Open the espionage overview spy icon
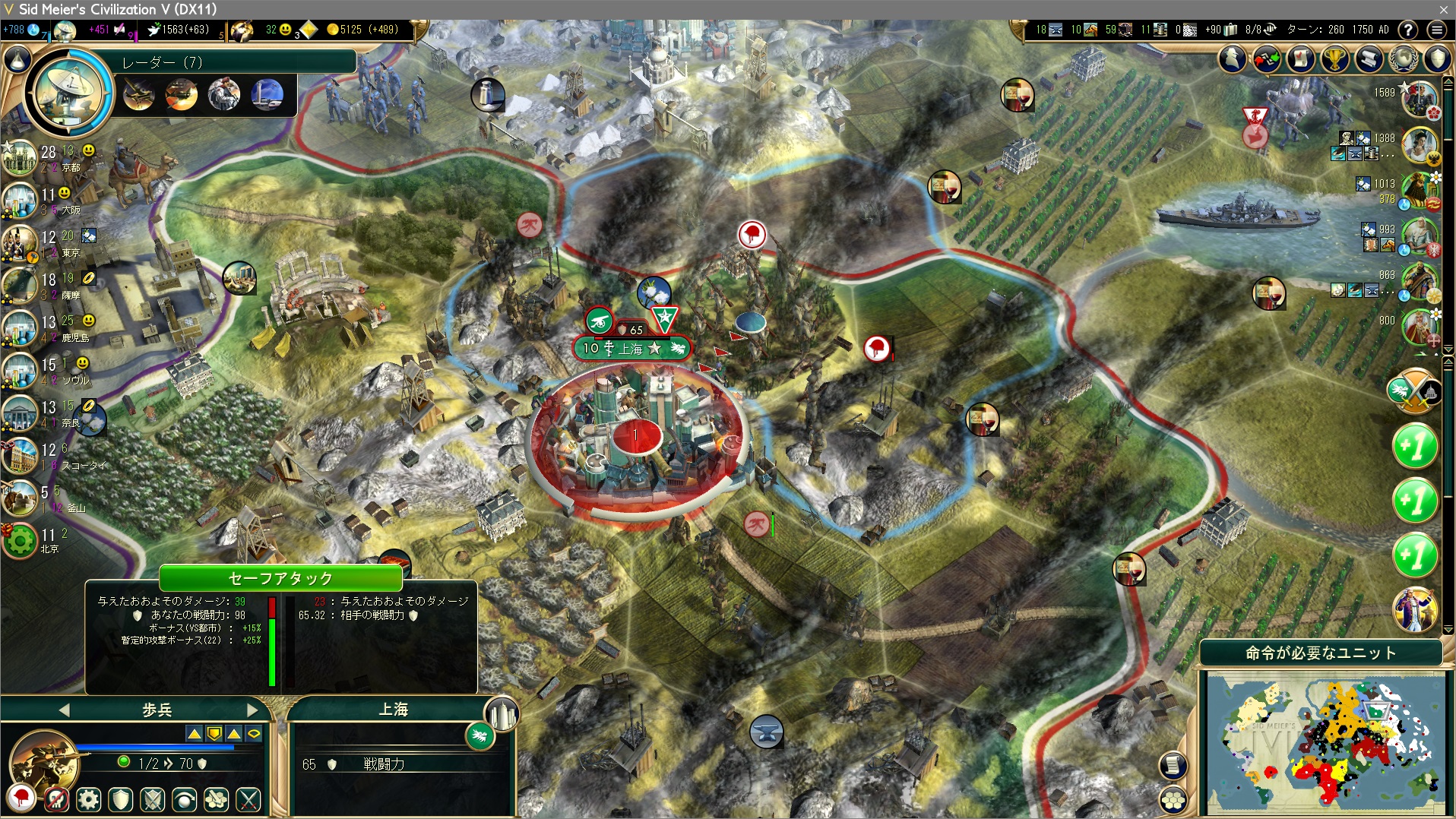Viewport: 1456px width, 819px height. (1233, 58)
